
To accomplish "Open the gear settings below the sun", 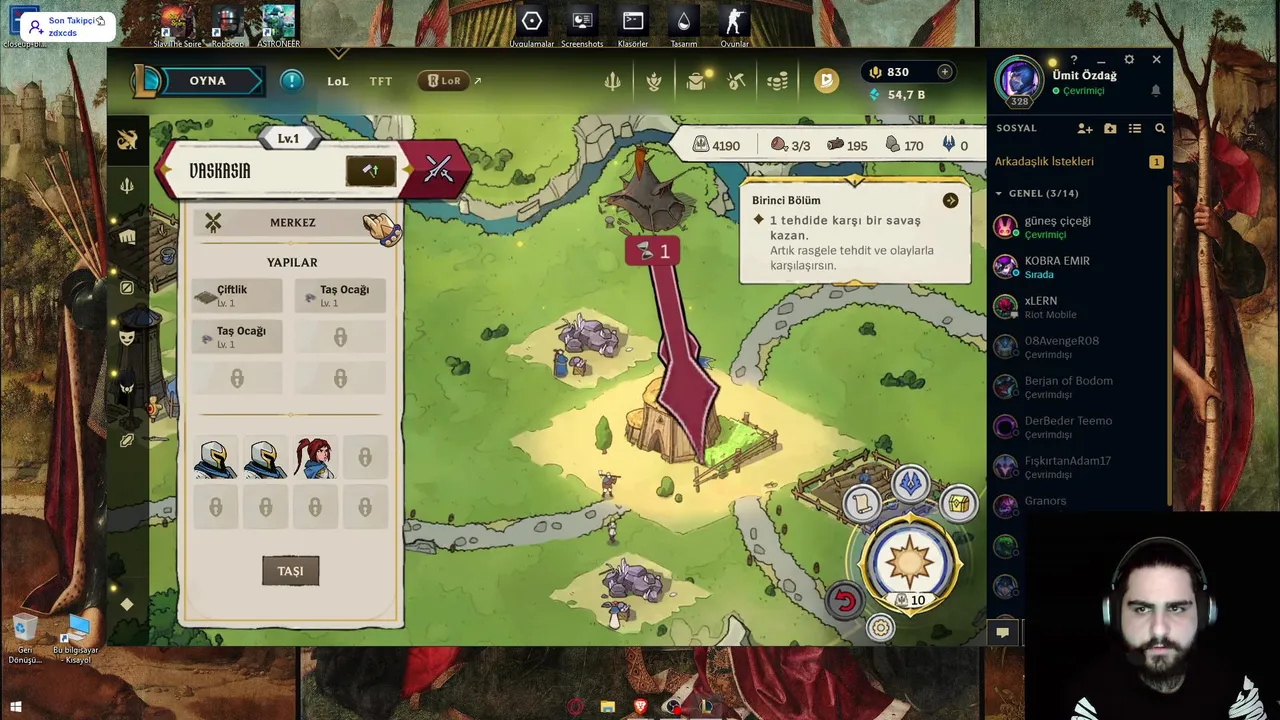I will pos(880,628).
